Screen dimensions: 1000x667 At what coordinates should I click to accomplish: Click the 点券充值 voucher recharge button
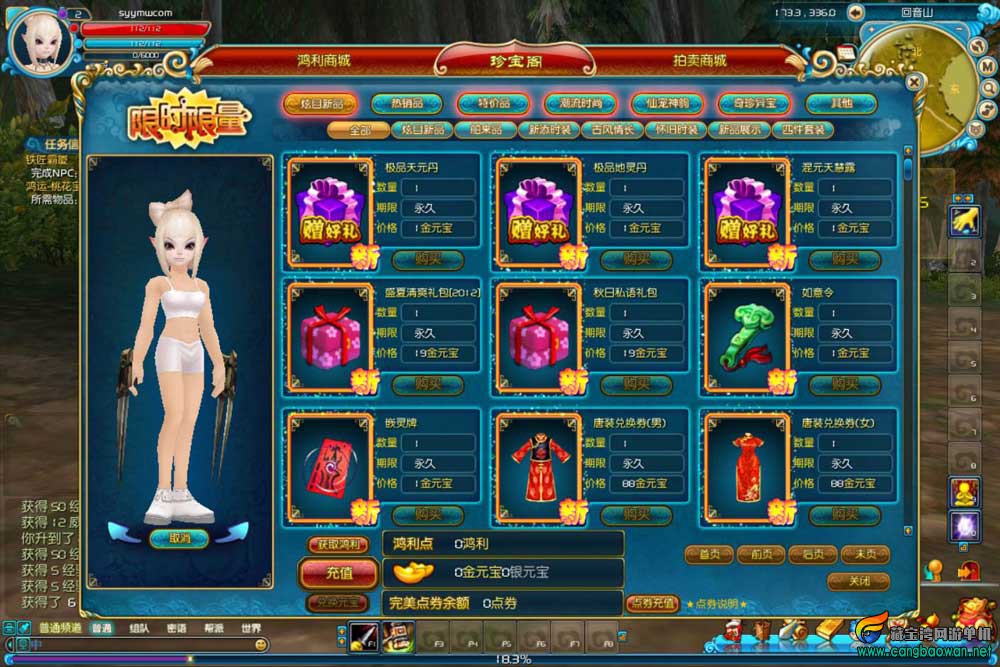tap(653, 603)
